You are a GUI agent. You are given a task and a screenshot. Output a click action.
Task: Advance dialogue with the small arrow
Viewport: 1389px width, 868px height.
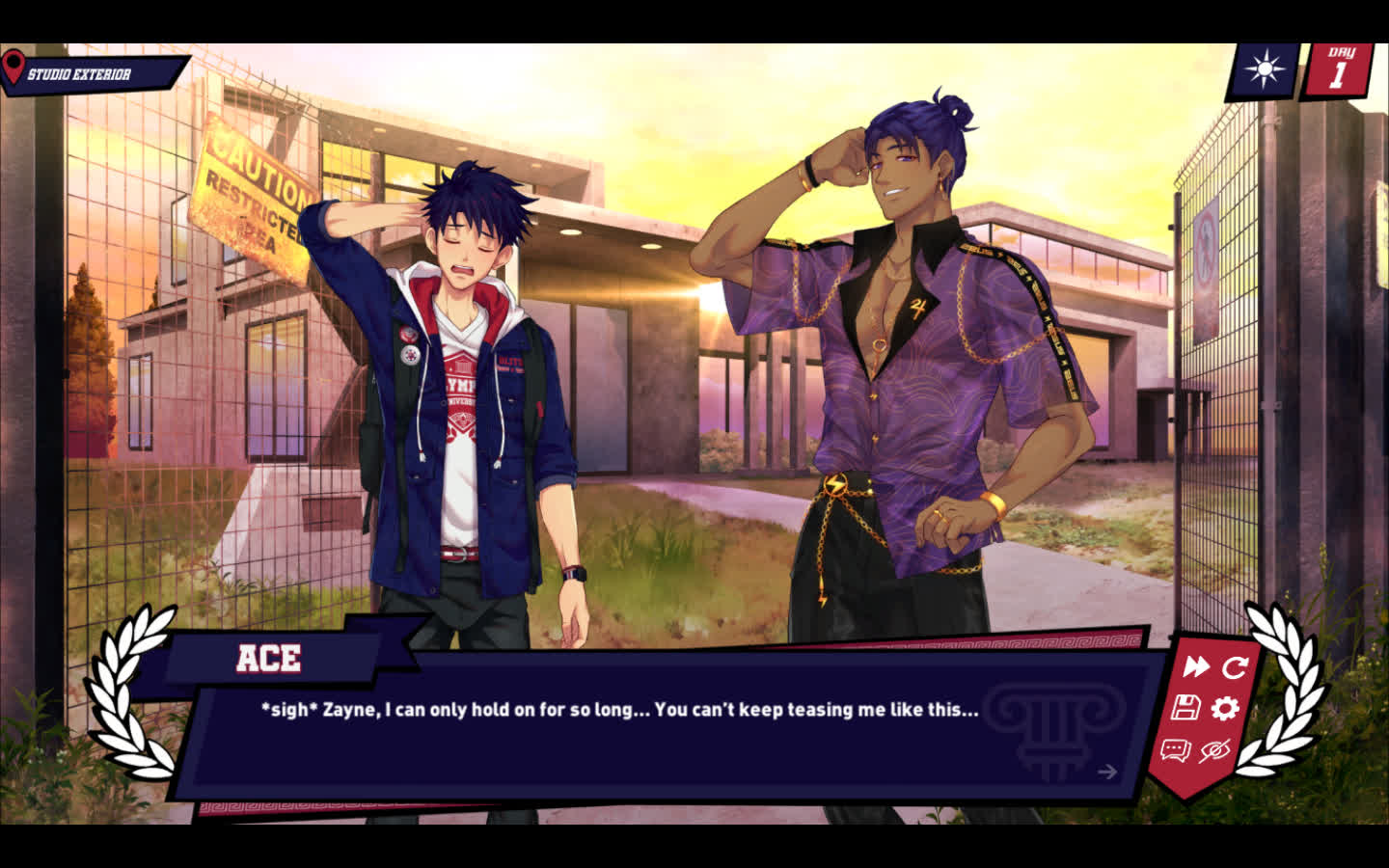pos(1107,771)
